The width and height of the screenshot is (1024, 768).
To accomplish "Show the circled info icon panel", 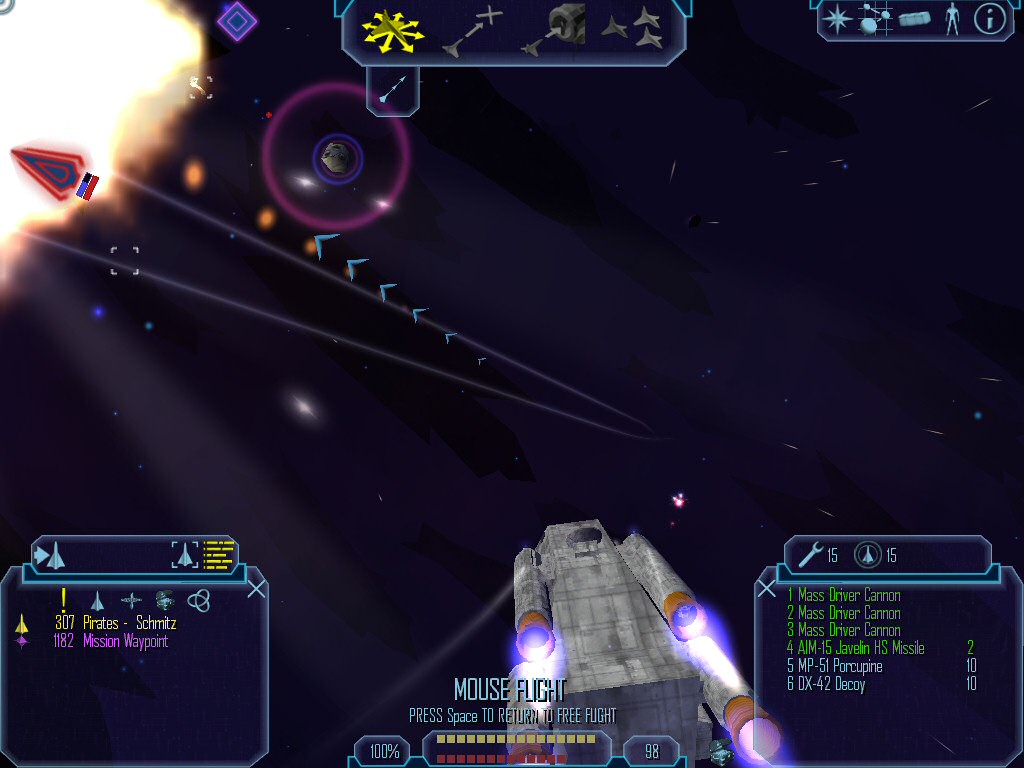I will click(x=989, y=19).
